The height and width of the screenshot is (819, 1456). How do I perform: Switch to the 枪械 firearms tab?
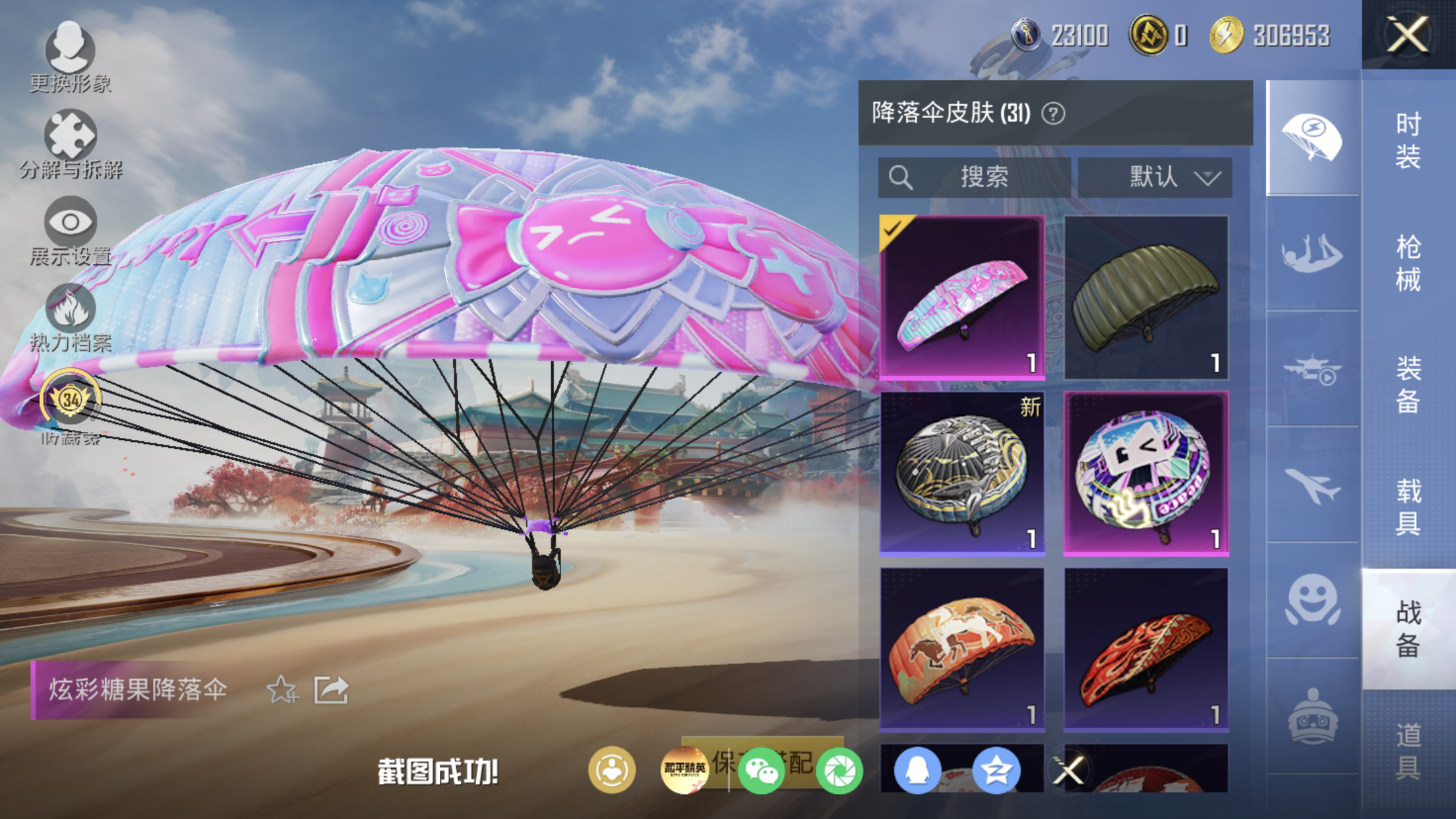coord(1408,262)
